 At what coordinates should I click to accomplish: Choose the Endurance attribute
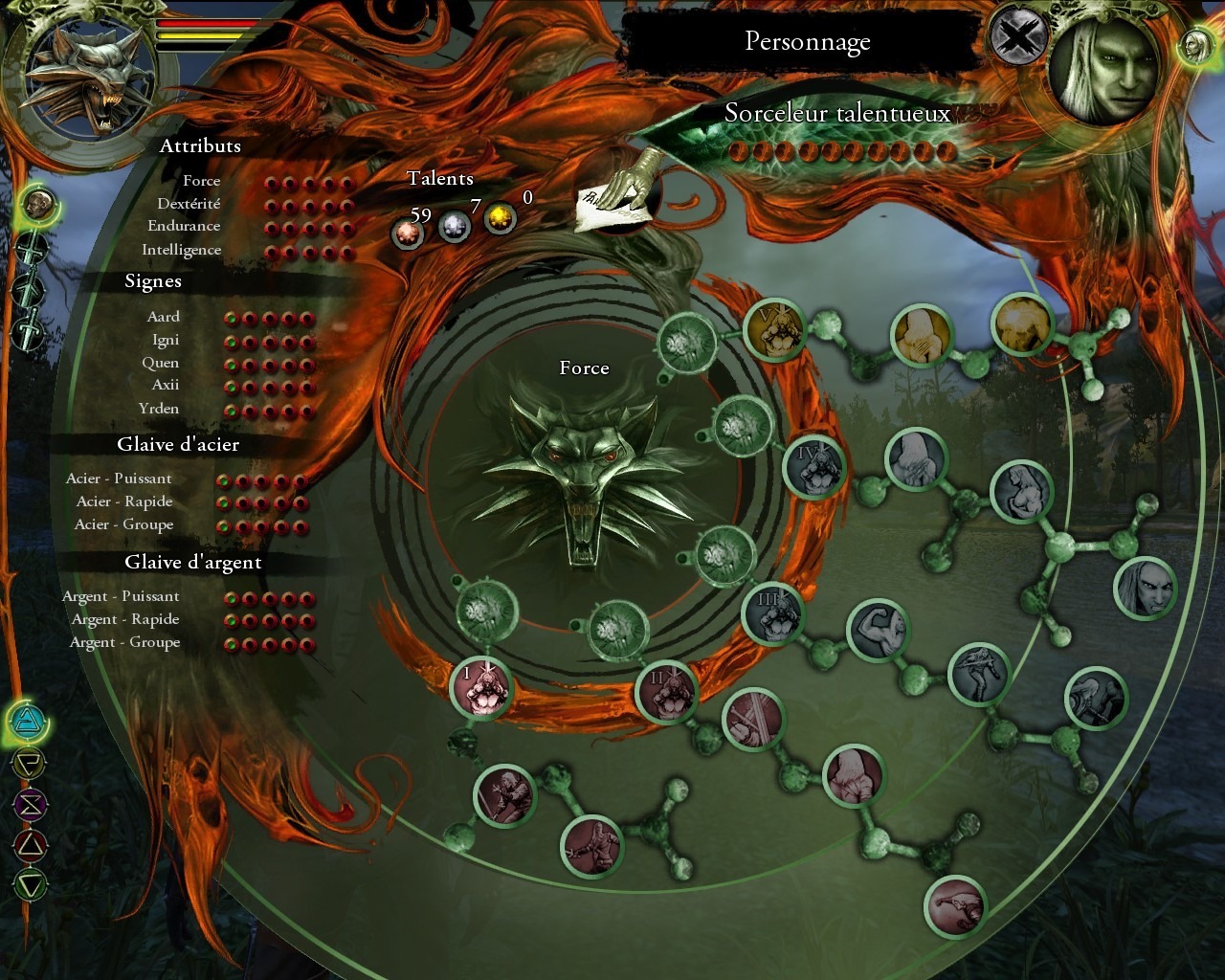(184, 227)
